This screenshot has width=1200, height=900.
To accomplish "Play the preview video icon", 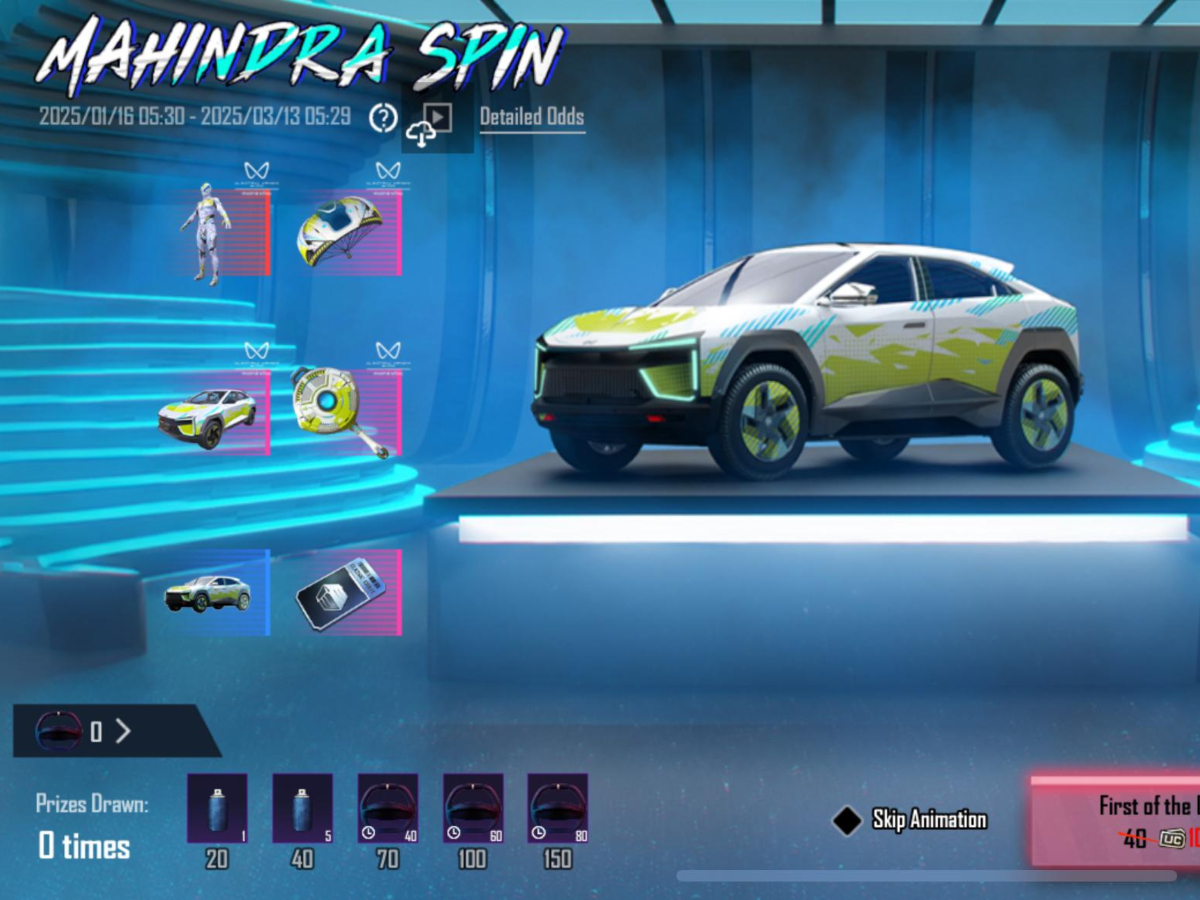I will click(x=438, y=118).
